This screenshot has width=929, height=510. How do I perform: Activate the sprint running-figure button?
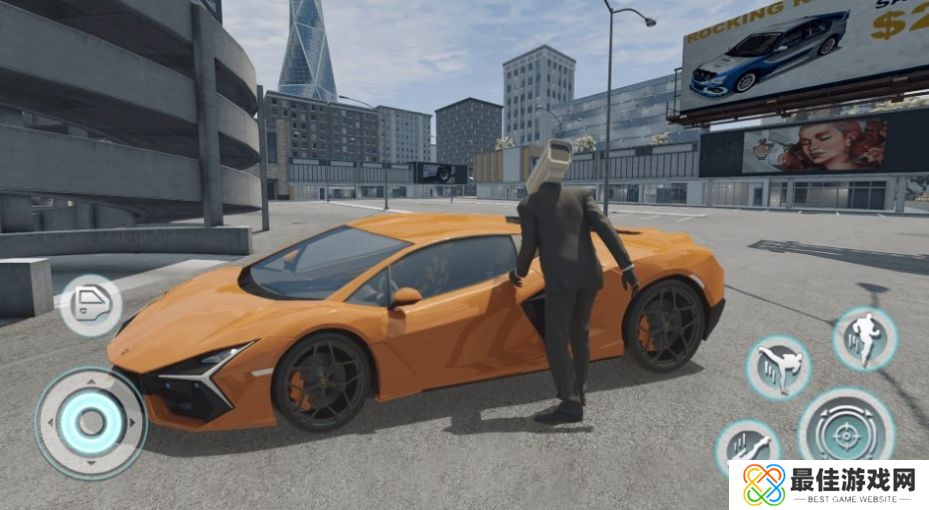(x=864, y=338)
